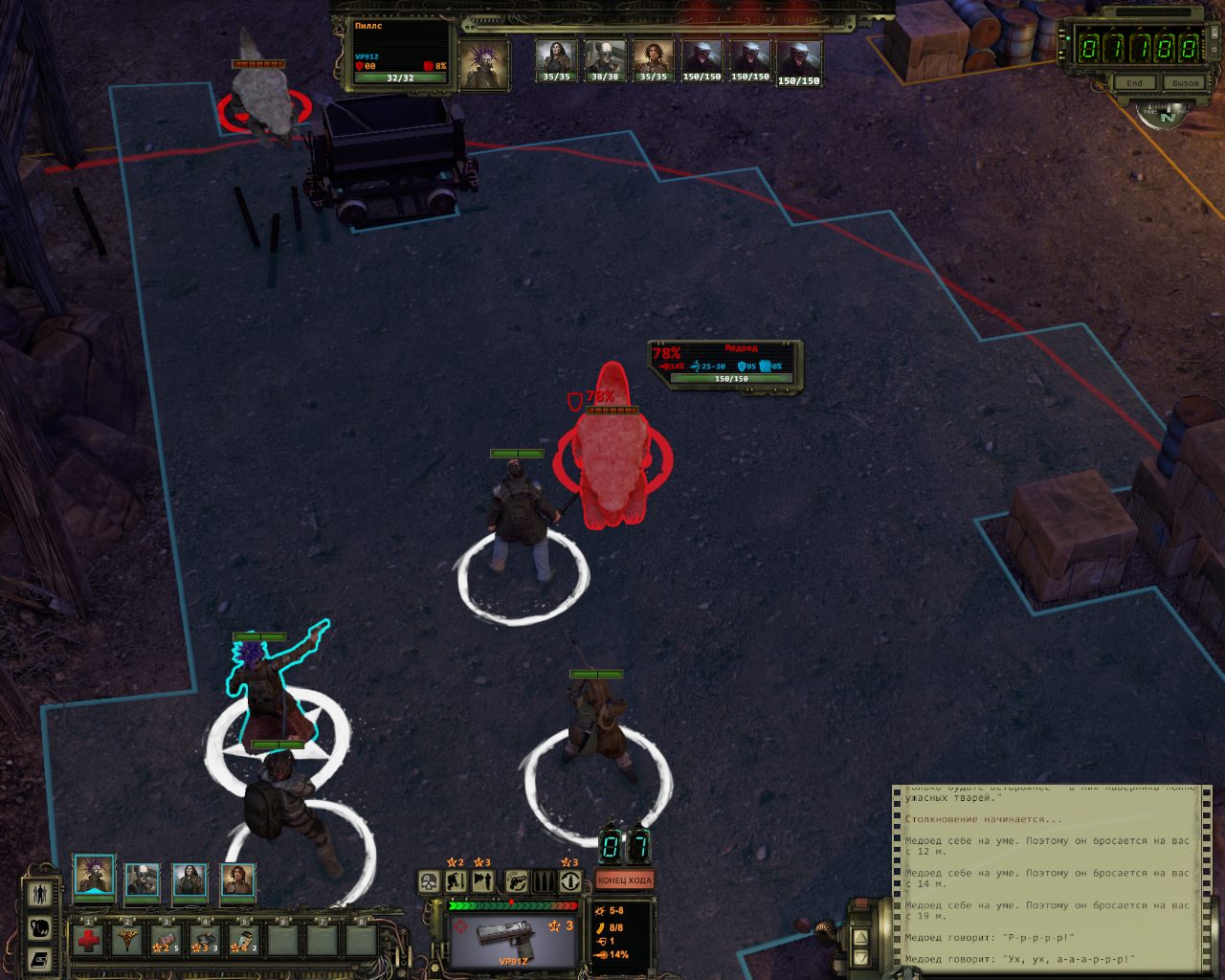Use the surgeon kit in slot 2
This screenshot has height=980, width=1225.
pyautogui.click(x=127, y=940)
